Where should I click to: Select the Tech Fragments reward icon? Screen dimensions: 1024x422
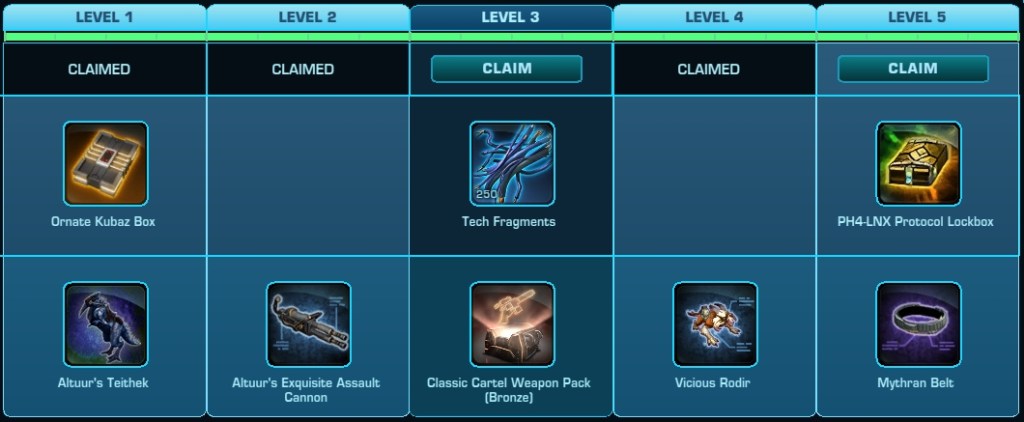point(512,164)
